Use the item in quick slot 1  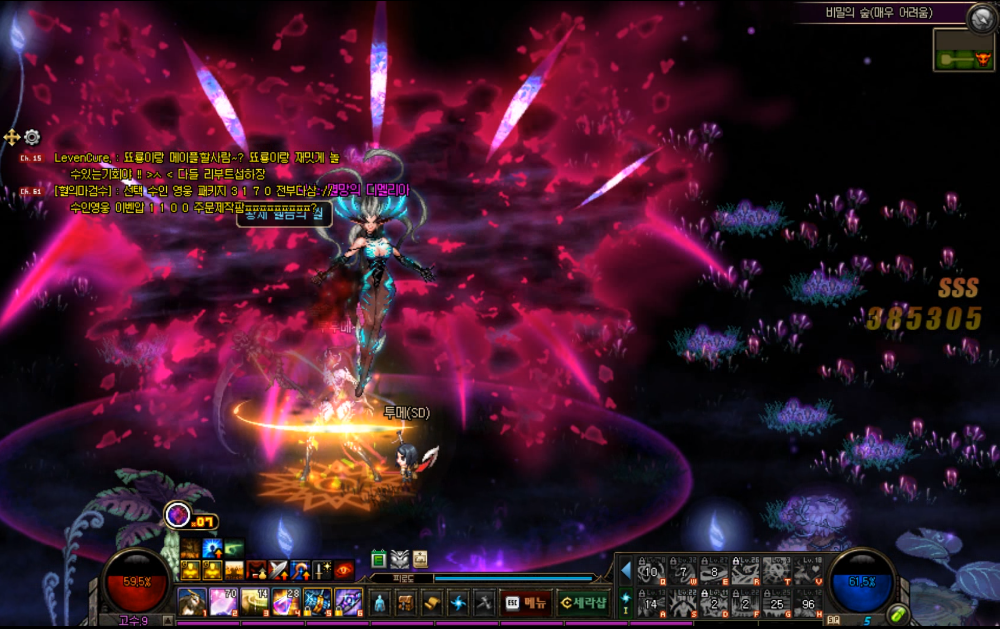[192, 601]
